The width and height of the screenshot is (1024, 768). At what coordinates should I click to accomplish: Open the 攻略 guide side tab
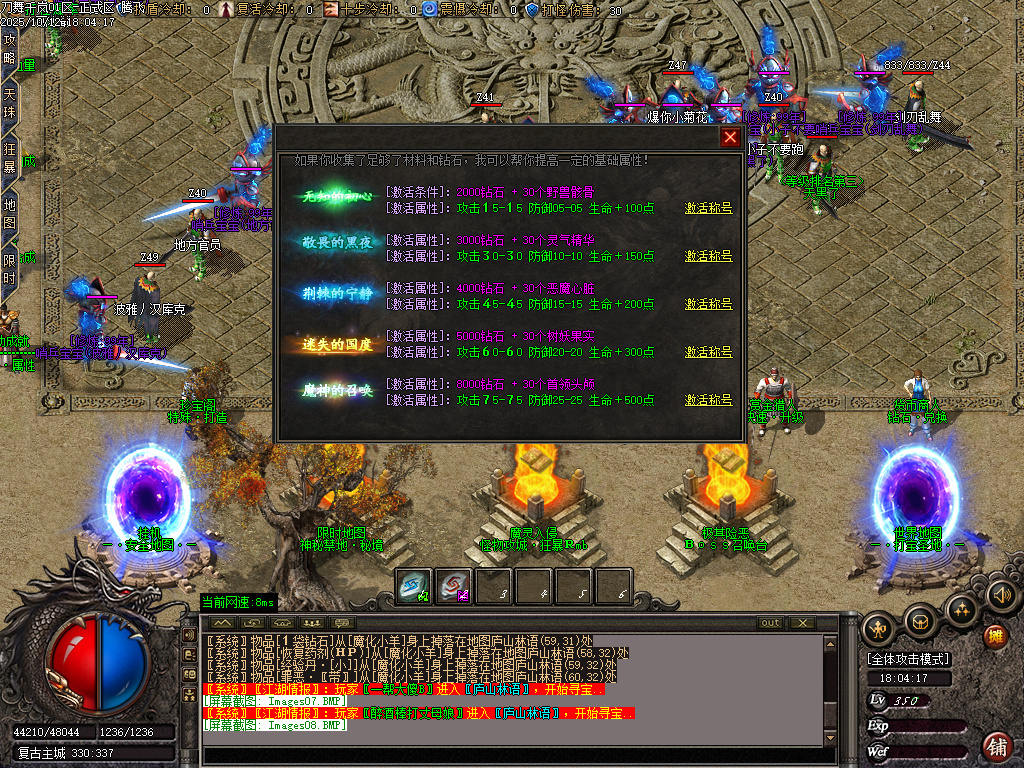coord(9,49)
